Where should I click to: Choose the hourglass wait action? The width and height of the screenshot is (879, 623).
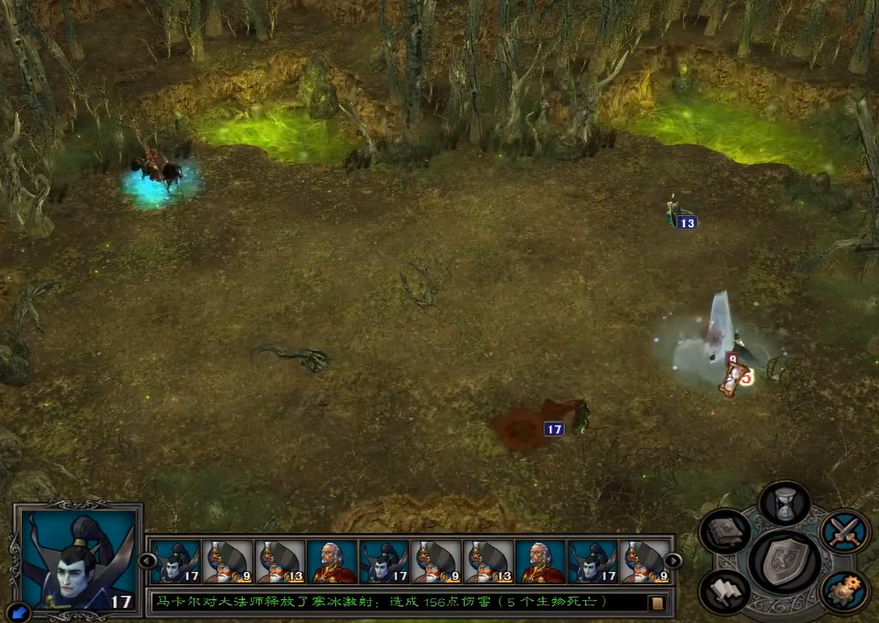[784, 504]
